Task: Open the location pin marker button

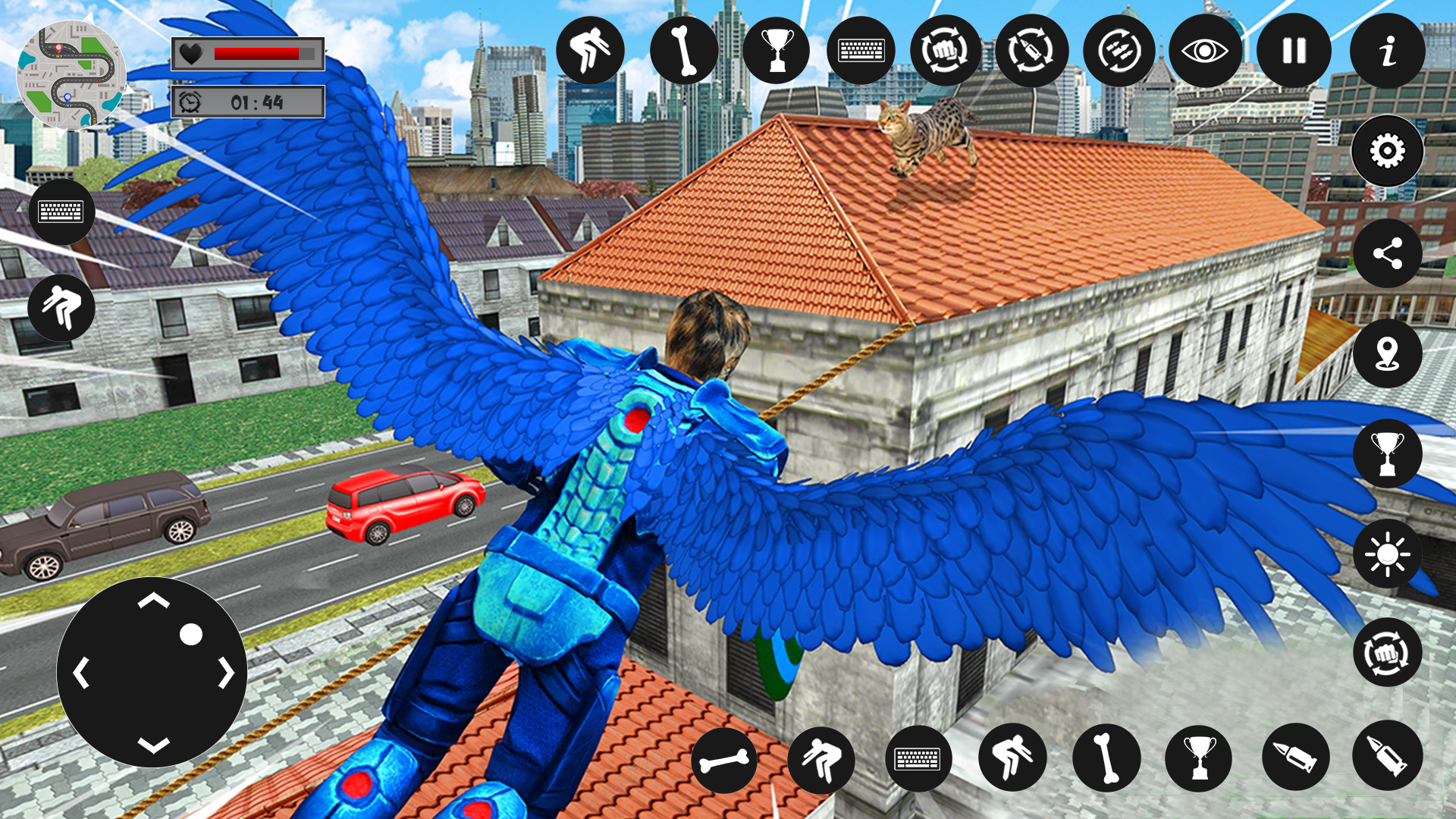Action: pos(1387,353)
